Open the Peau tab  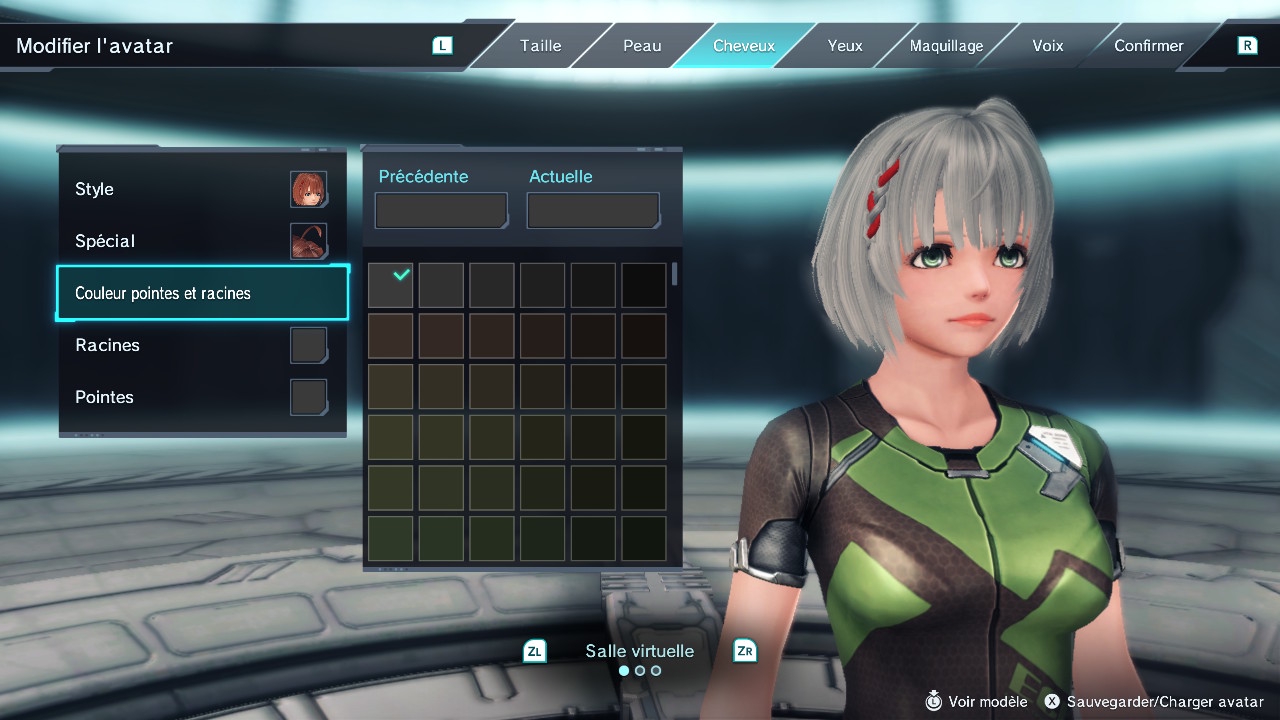[642, 46]
